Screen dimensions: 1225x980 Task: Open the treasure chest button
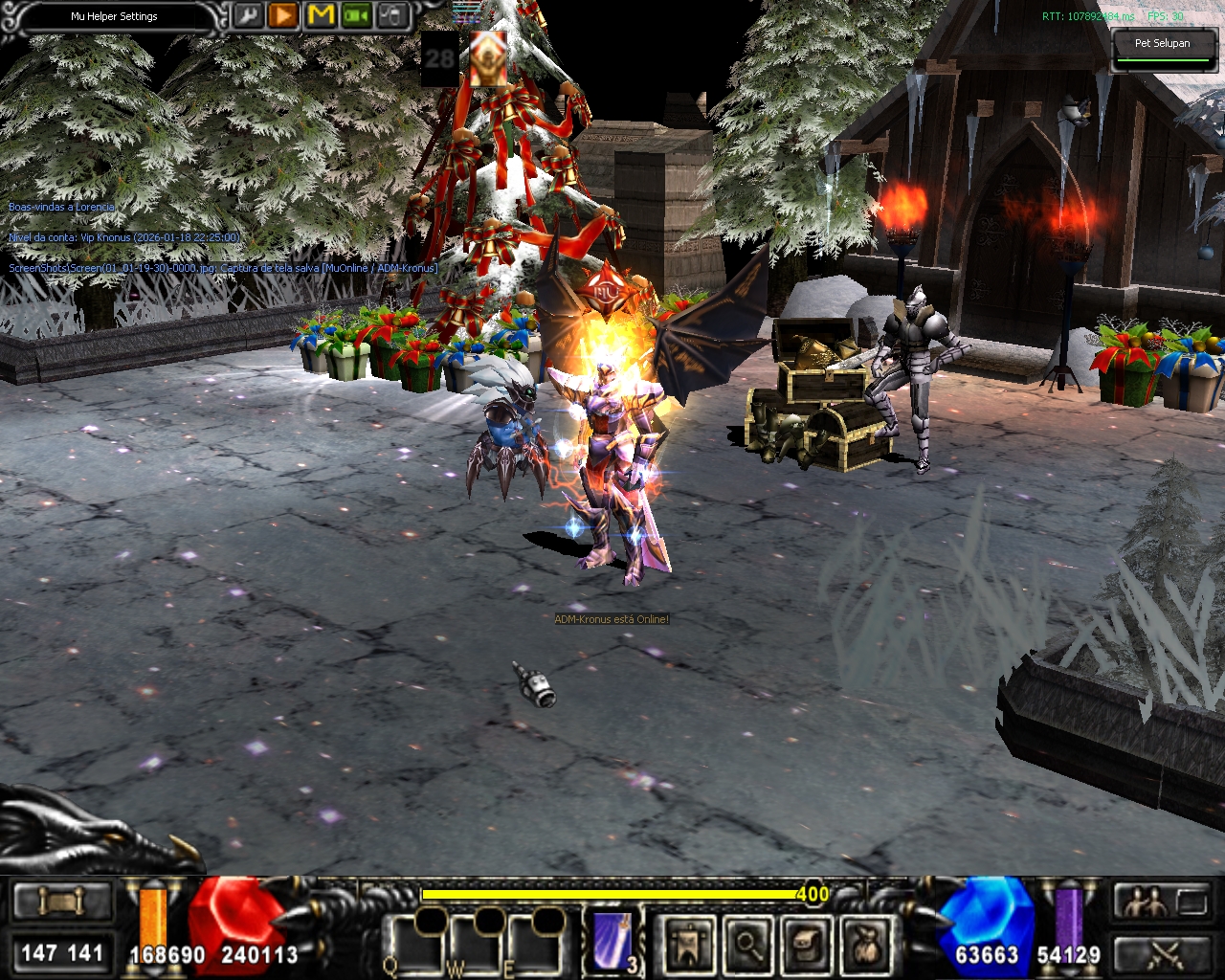tap(807, 944)
